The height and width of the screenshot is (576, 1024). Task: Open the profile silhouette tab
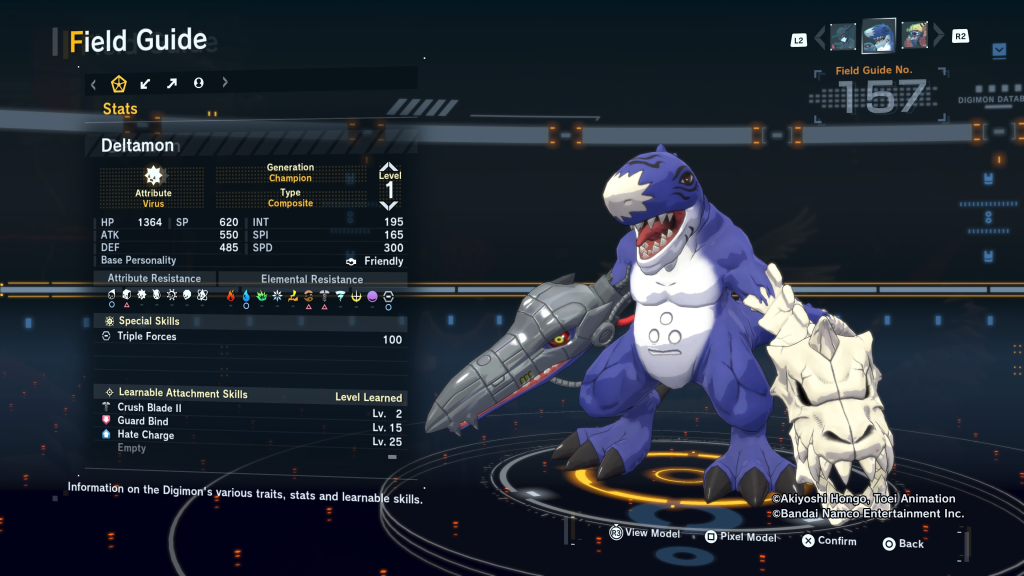[x=198, y=83]
